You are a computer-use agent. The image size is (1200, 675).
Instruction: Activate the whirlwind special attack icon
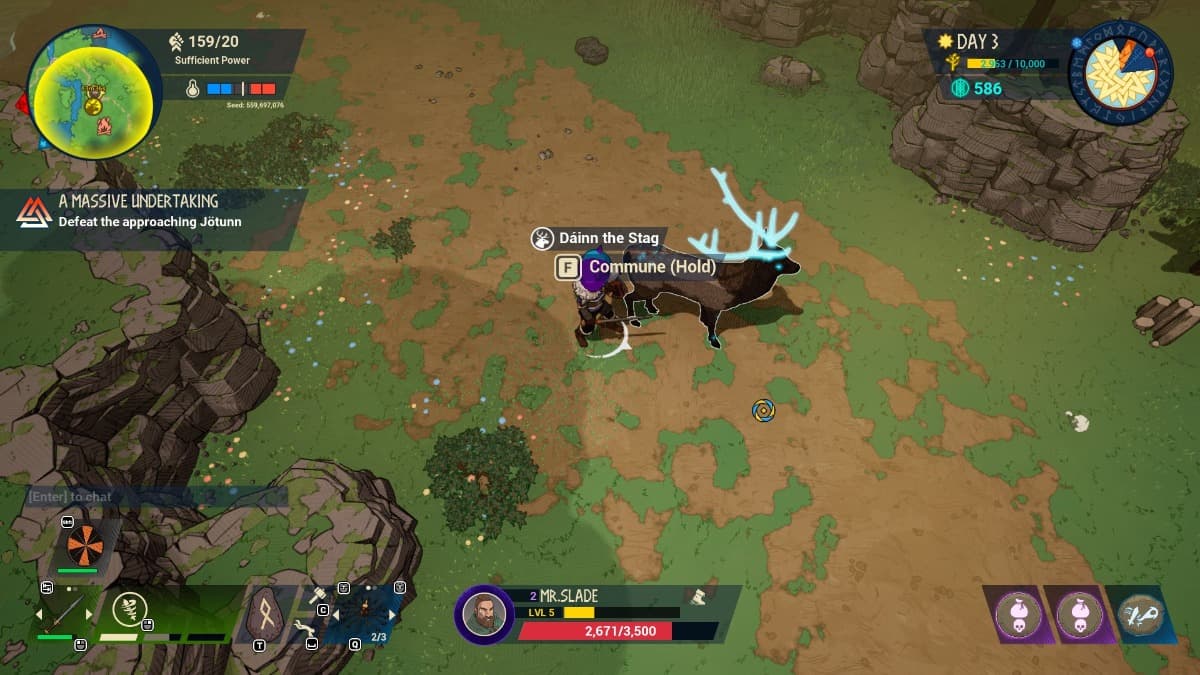pyautogui.click(x=127, y=608)
